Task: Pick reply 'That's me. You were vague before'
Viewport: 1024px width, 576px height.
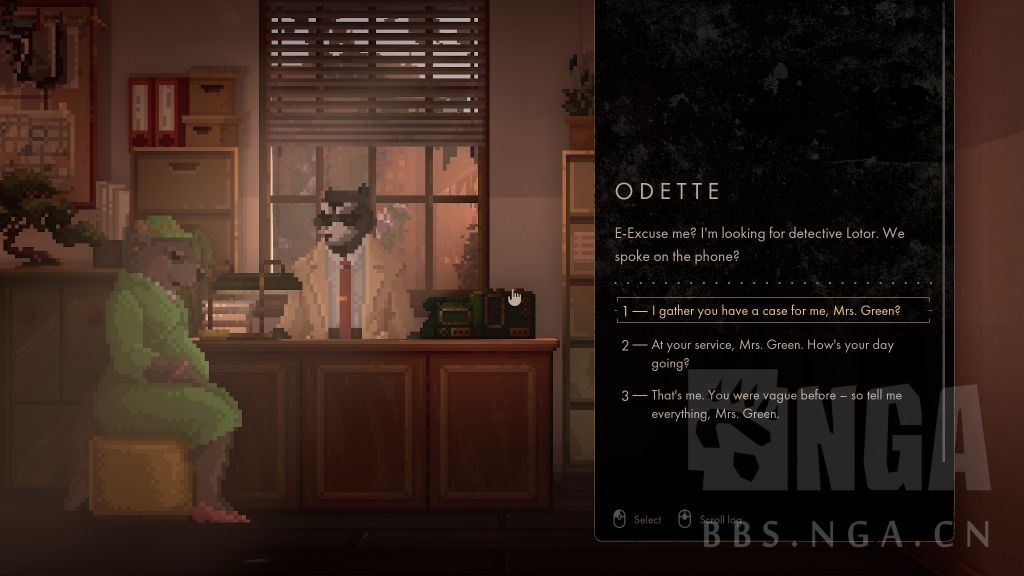Action: 776,404
